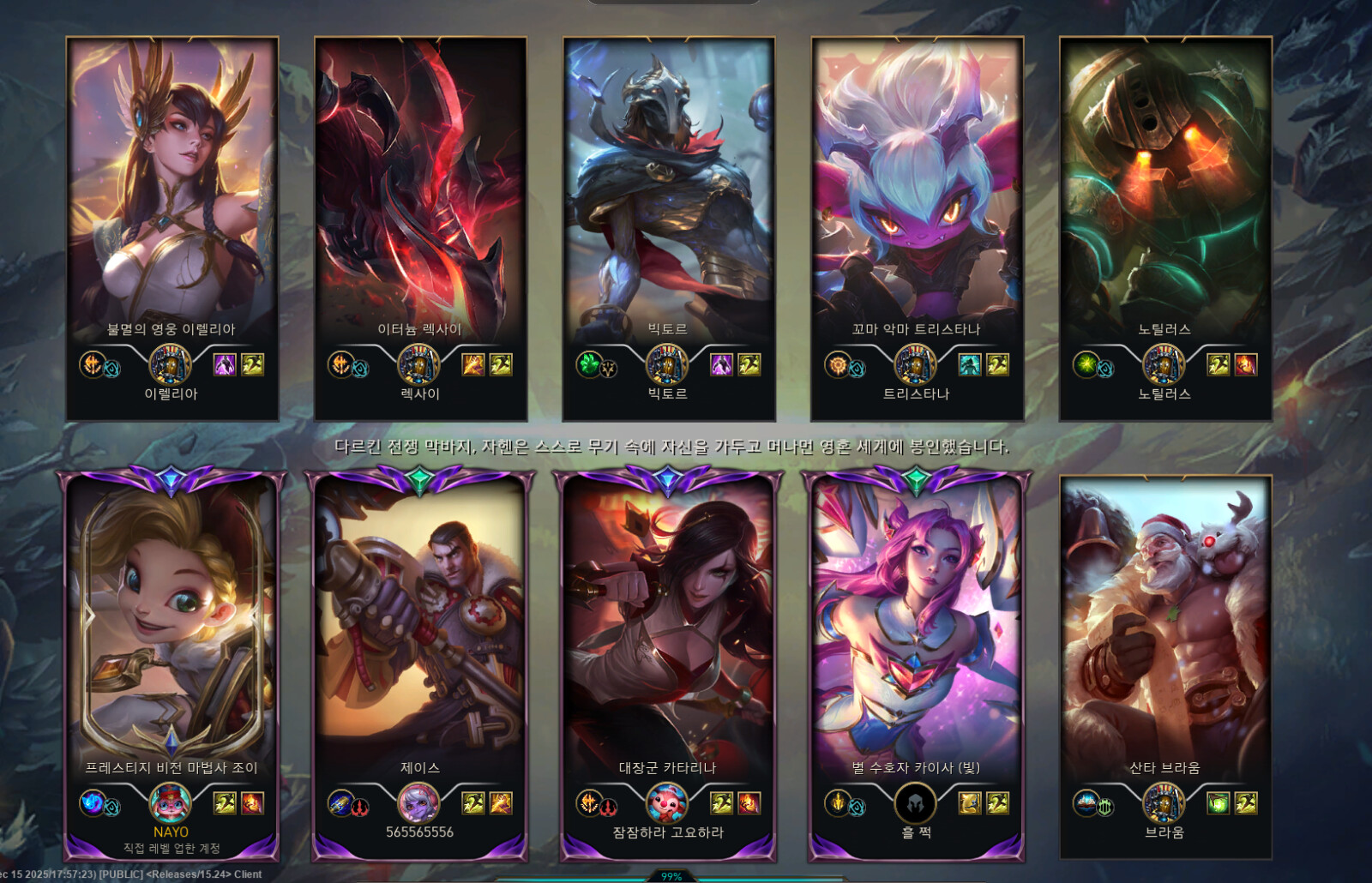Select the Nautilus loading card

point(1164,197)
